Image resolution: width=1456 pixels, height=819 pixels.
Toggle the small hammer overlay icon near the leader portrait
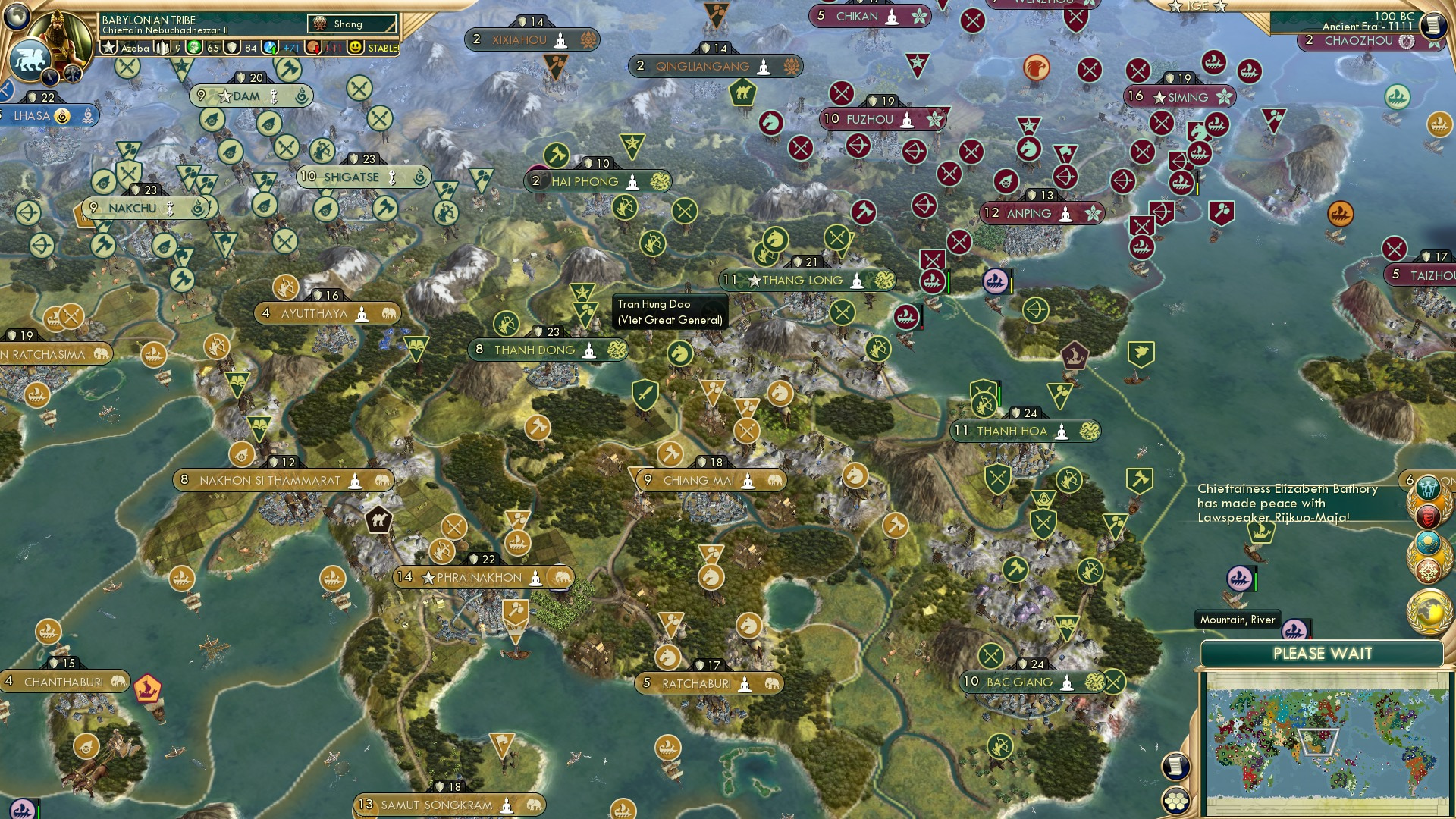coord(73,75)
